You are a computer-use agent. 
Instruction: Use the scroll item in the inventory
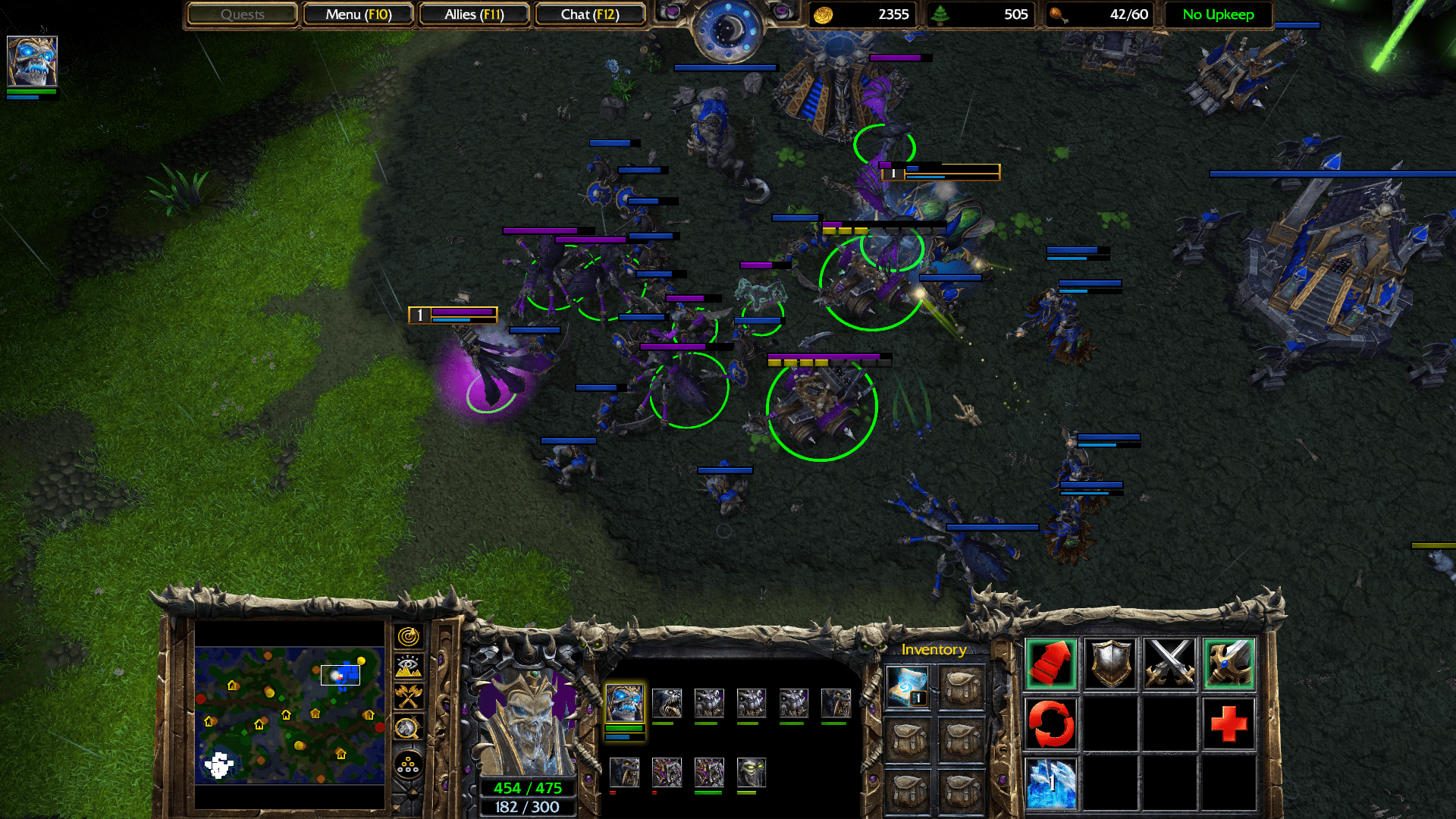[907, 687]
